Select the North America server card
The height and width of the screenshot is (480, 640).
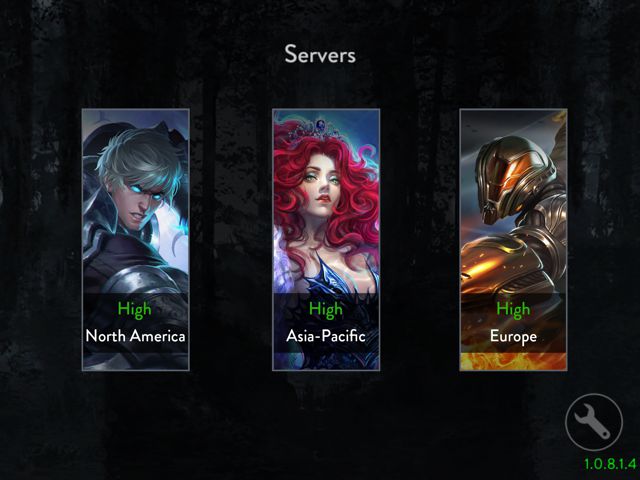[x=135, y=240]
